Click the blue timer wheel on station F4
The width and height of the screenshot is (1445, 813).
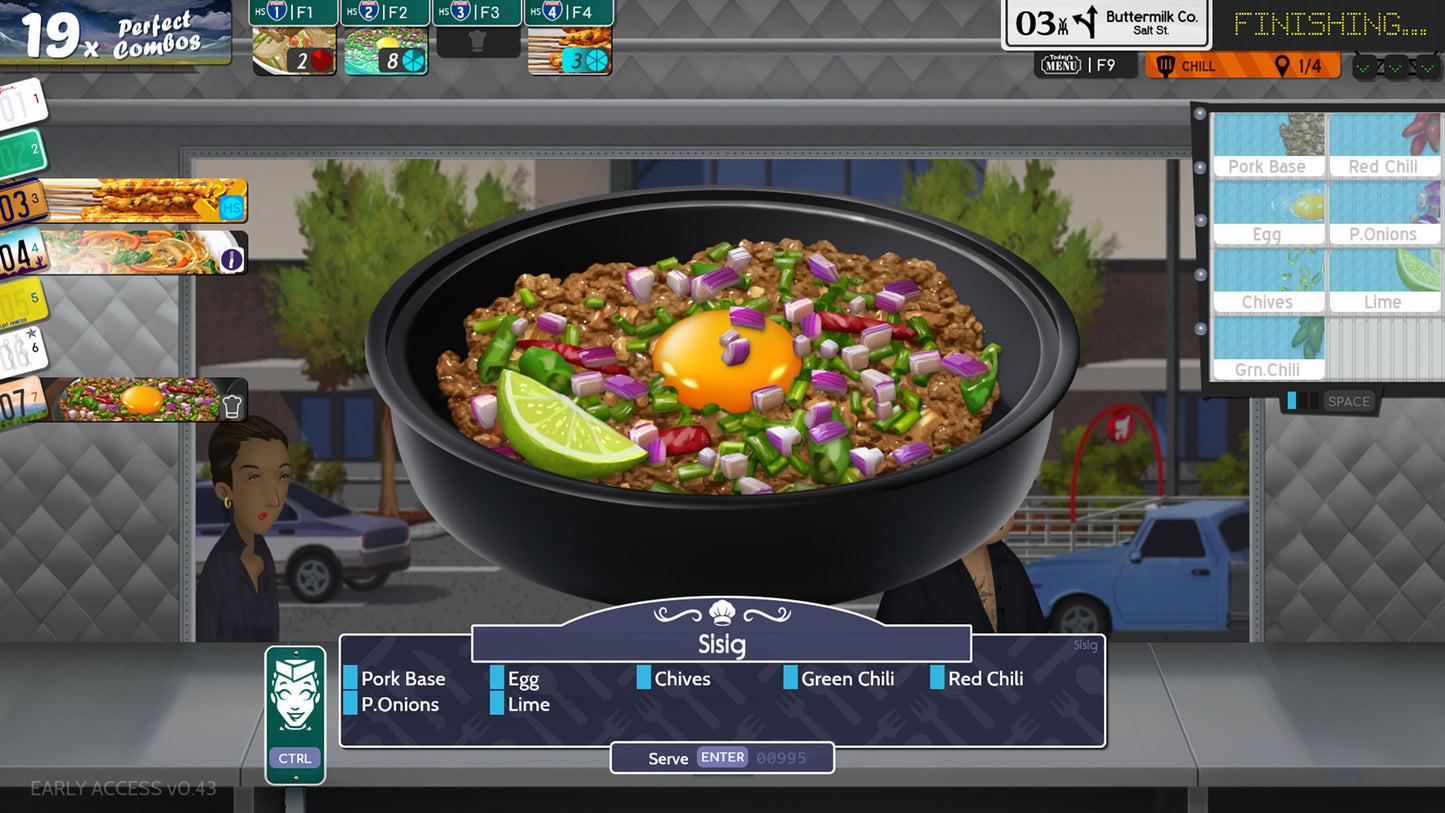(595, 59)
